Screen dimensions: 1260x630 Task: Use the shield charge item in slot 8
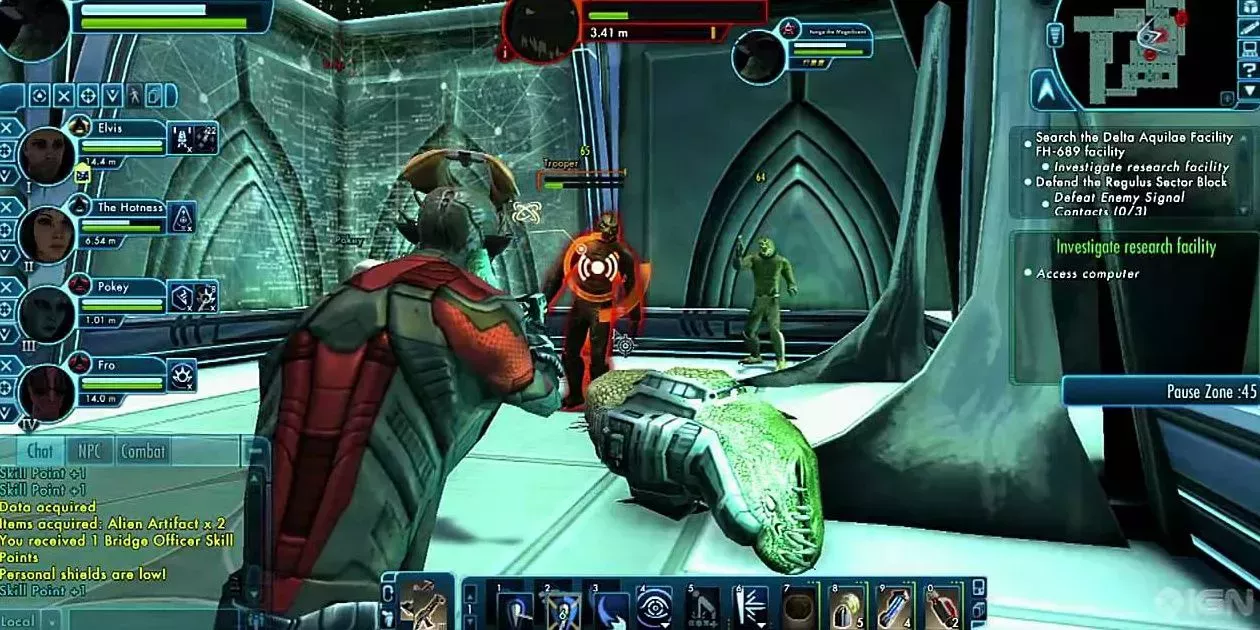[x=845, y=607]
